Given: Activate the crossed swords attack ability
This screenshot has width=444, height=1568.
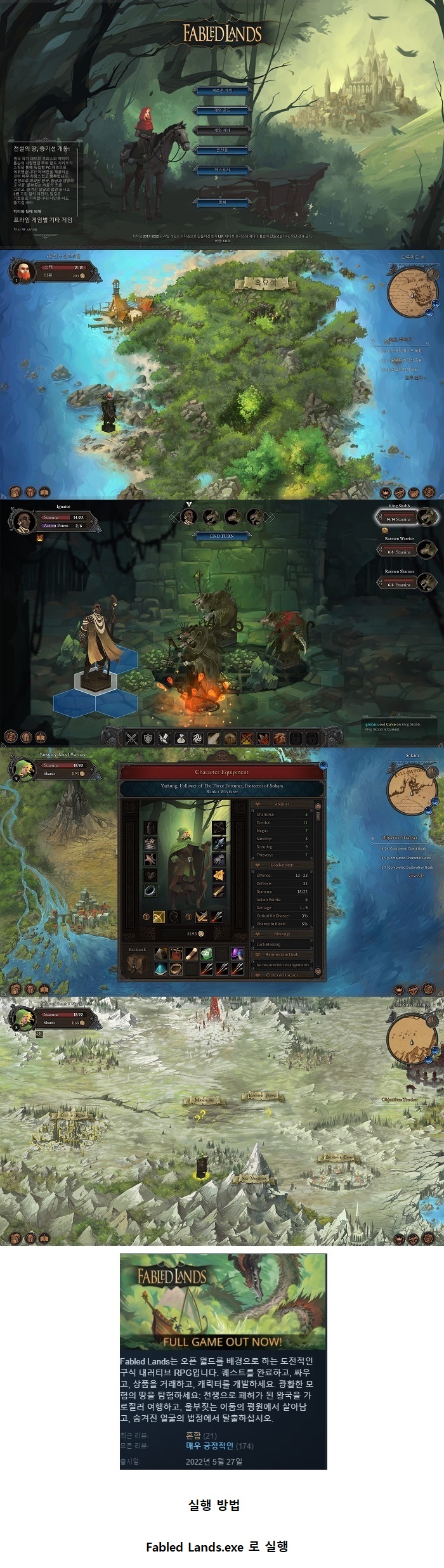Looking at the screenshot, I should pyautogui.click(x=131, y=738).
